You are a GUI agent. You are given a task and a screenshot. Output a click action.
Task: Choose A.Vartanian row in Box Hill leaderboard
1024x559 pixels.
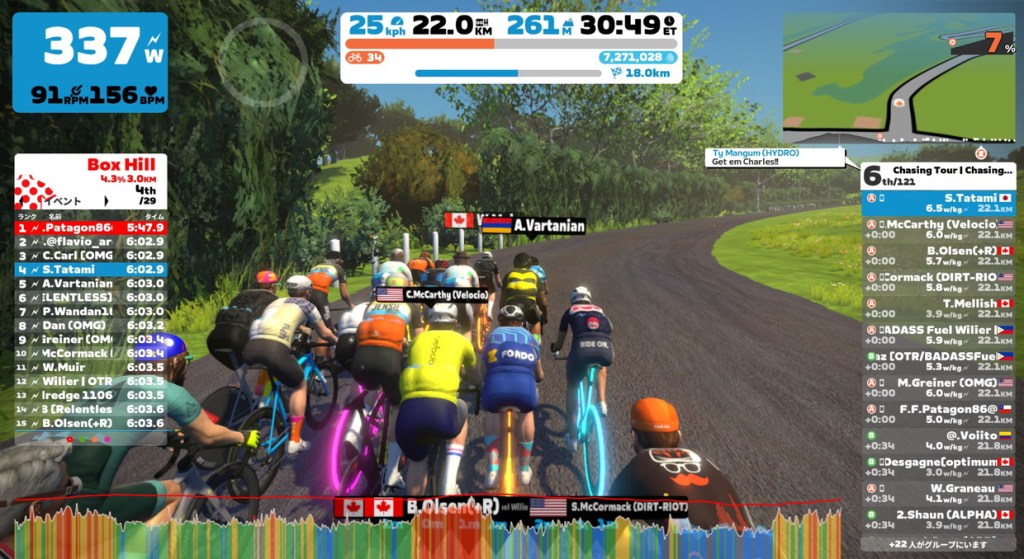pyautogui.click(x=90, y=283)
